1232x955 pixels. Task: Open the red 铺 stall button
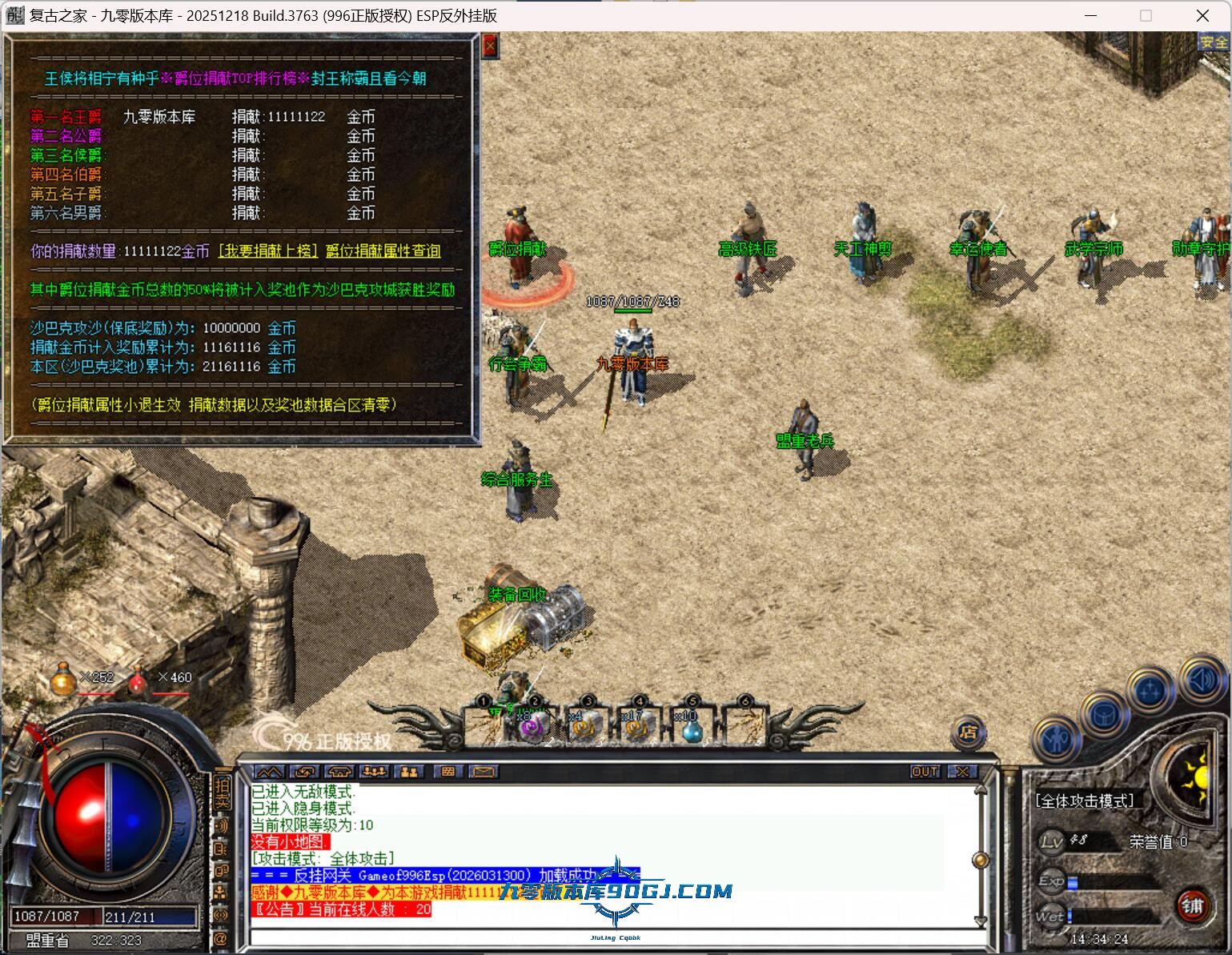coord(1192,905)
